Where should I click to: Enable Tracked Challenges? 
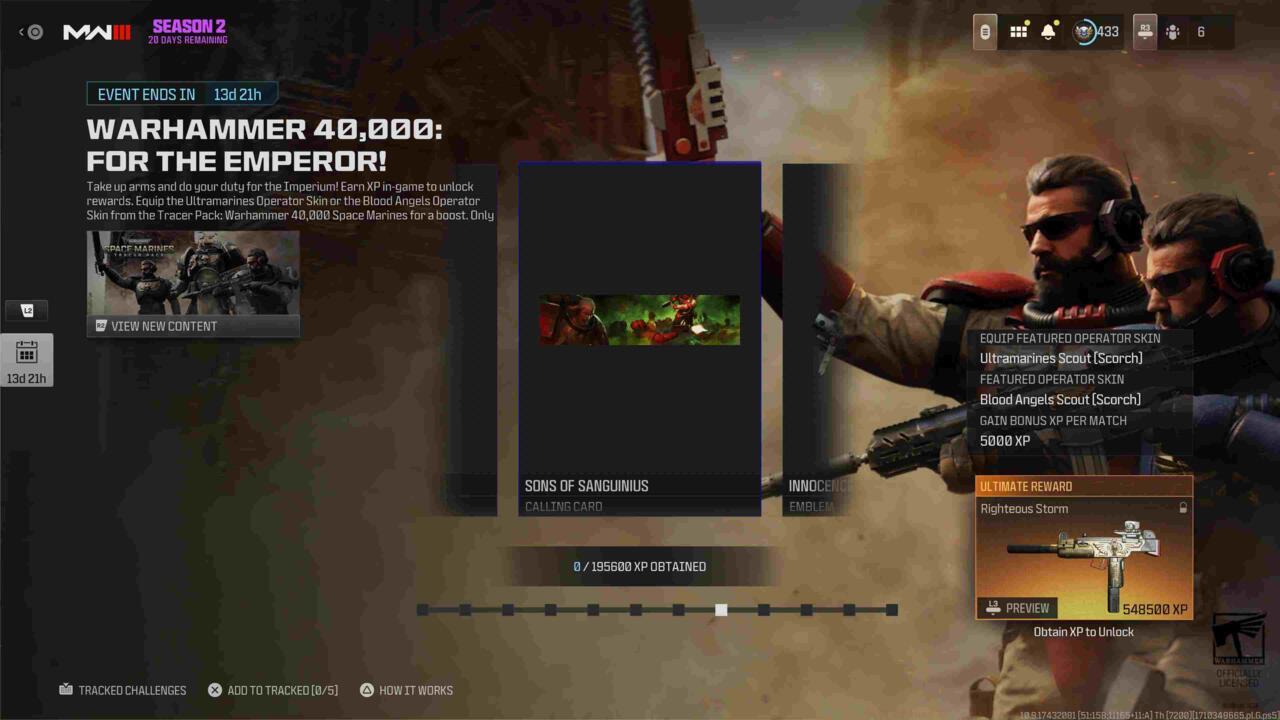123,690
